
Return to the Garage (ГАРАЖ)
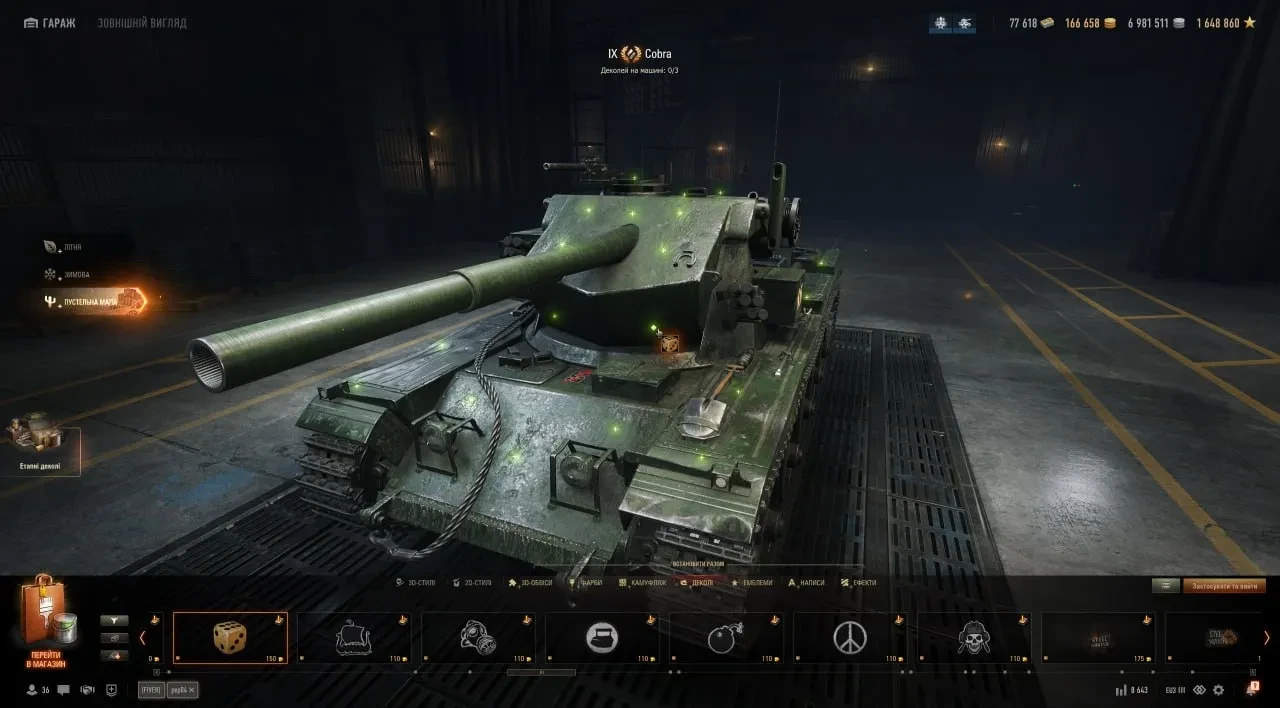pos(49,23)
